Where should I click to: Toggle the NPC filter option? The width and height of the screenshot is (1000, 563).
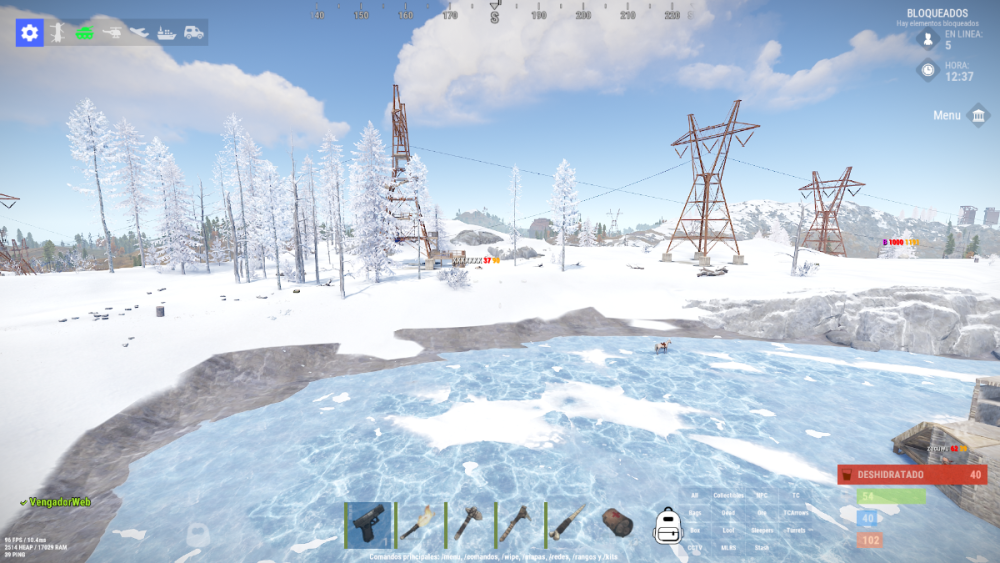tap(761, 496)
